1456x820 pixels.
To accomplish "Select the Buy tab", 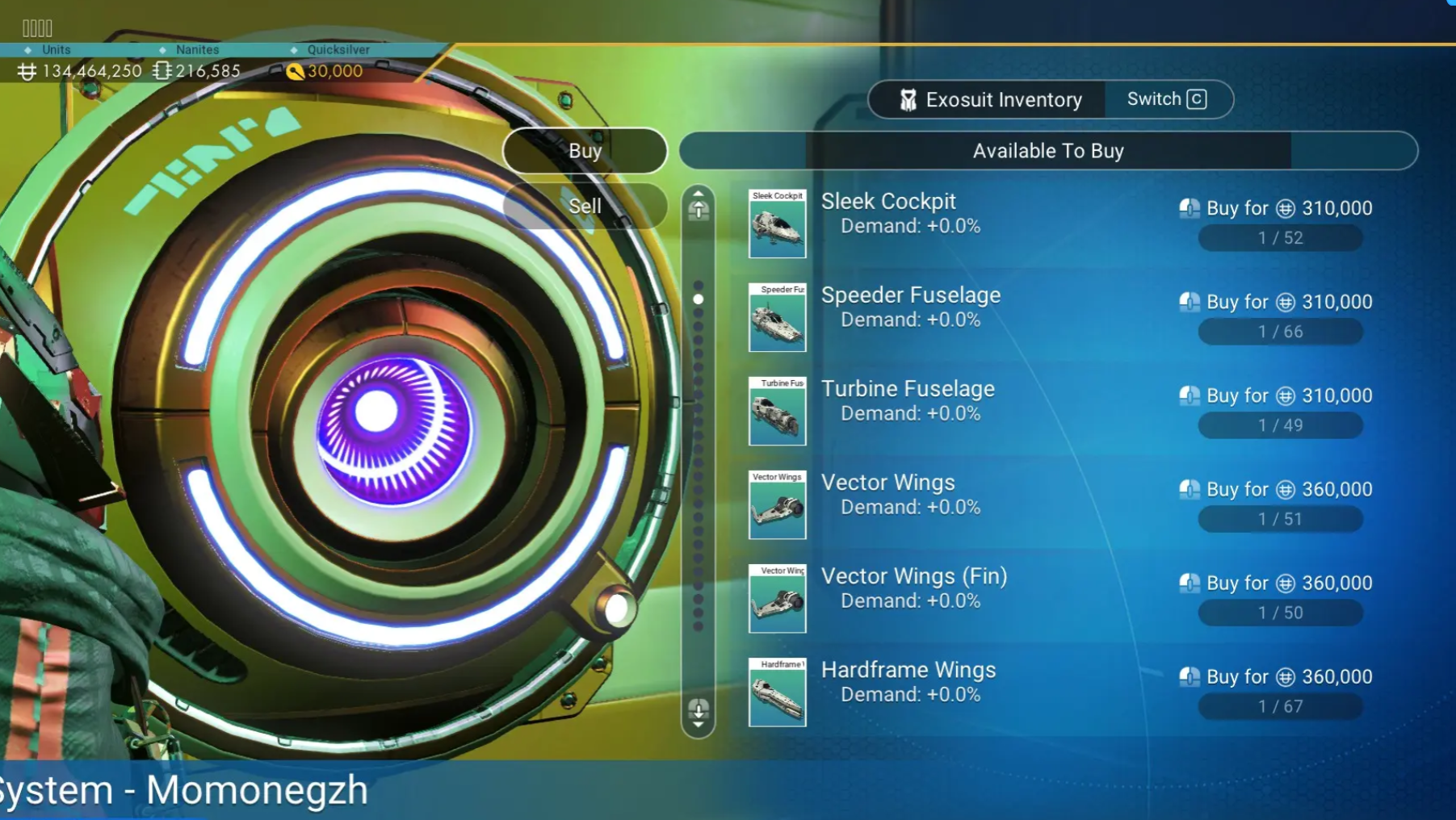I will click(x=585, y=151).
